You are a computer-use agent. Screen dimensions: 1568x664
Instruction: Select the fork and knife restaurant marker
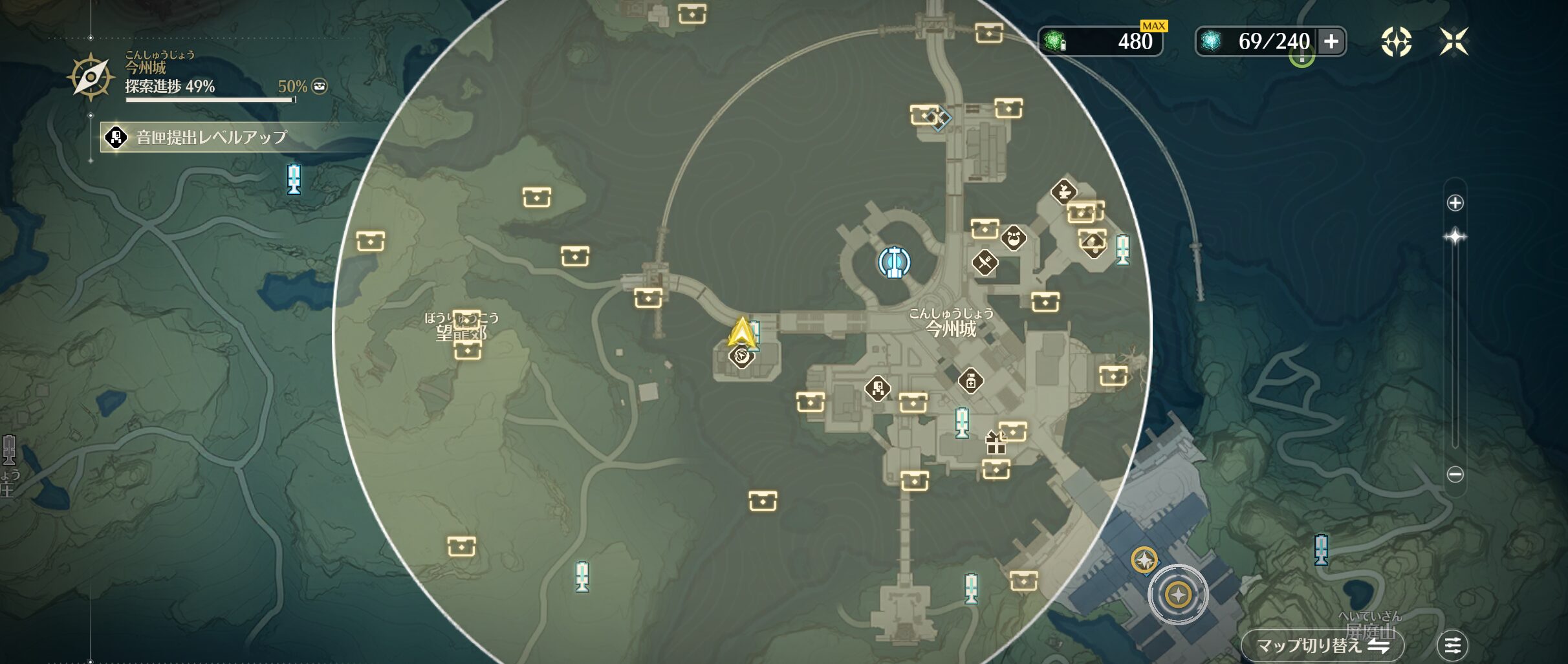985,262
